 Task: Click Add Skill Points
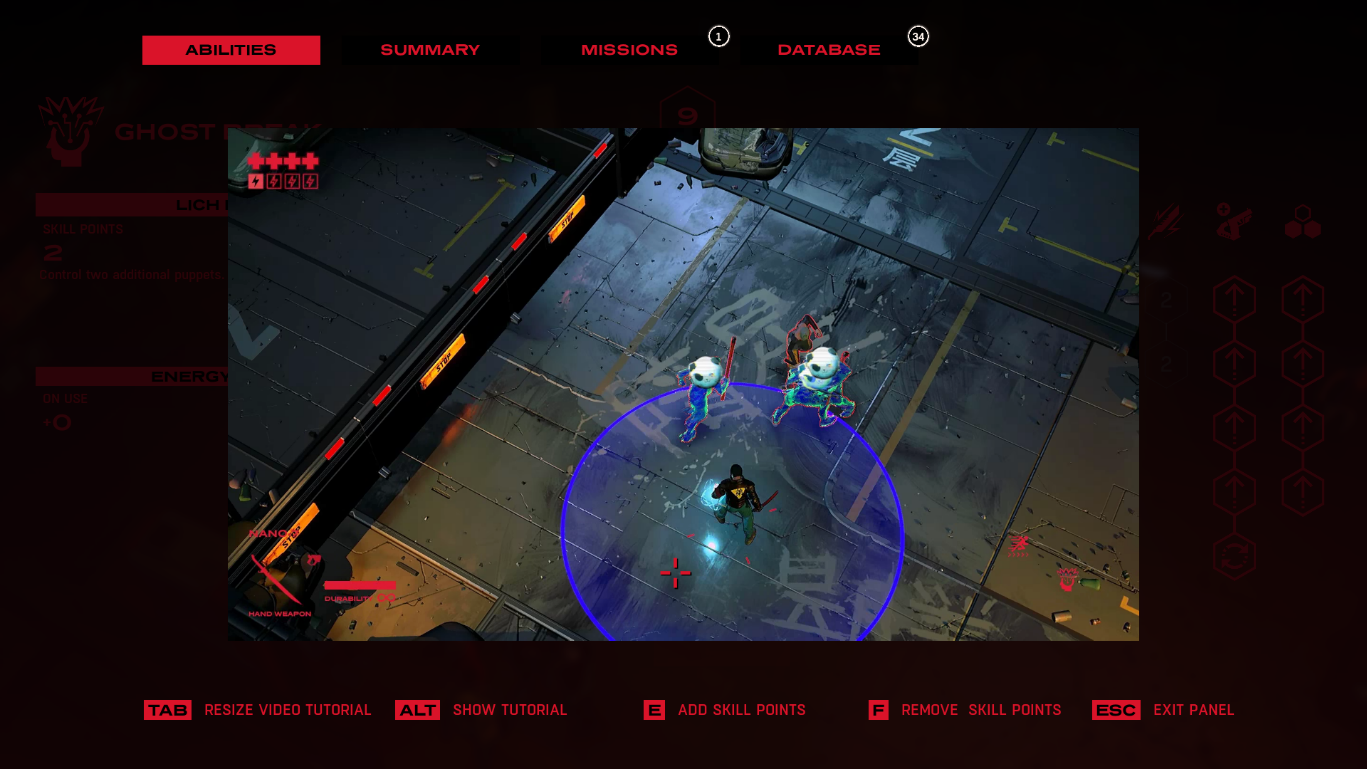pyautogui.click(x=741, y=710)
